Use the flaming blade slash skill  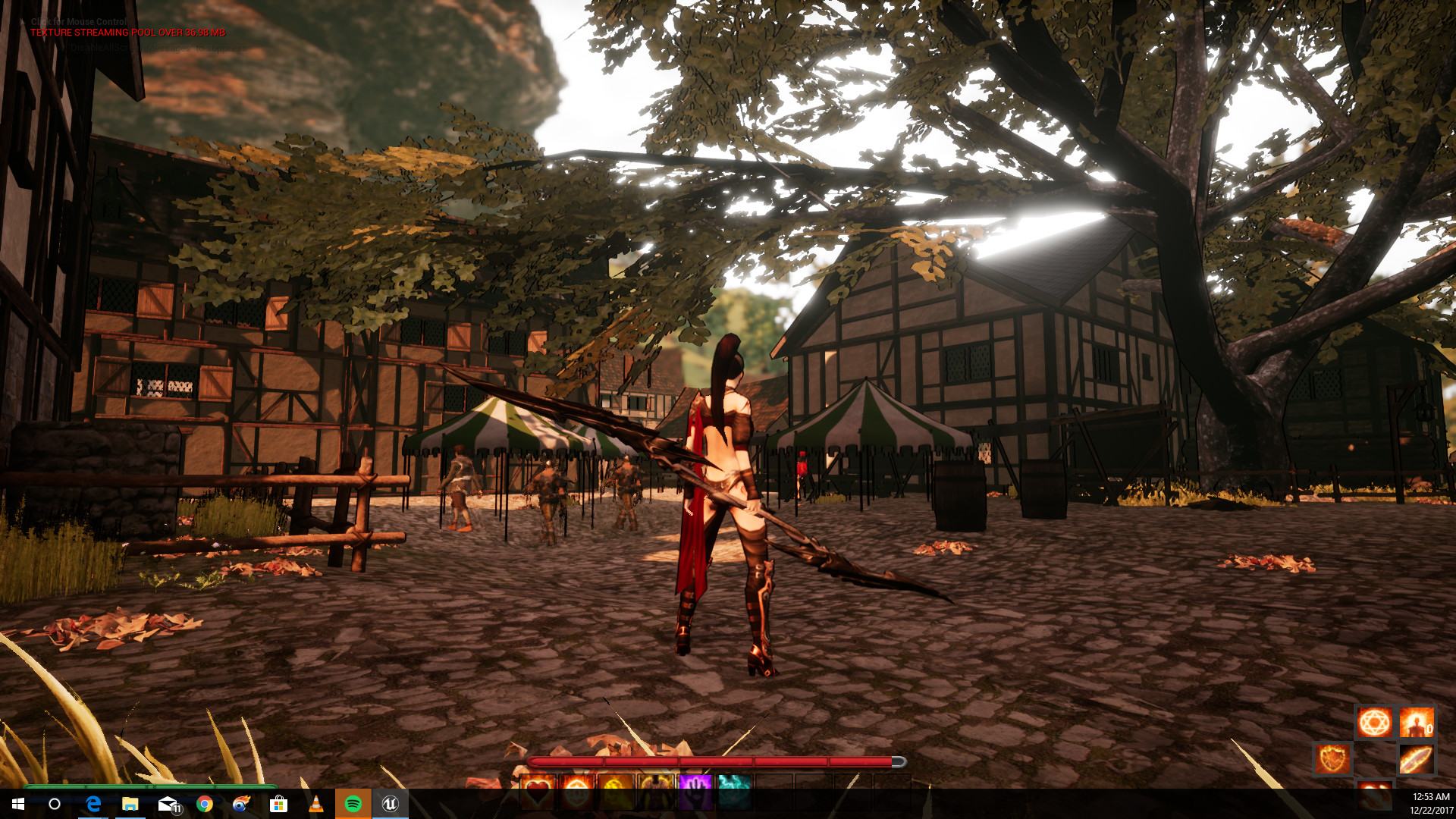[1415, 759]
